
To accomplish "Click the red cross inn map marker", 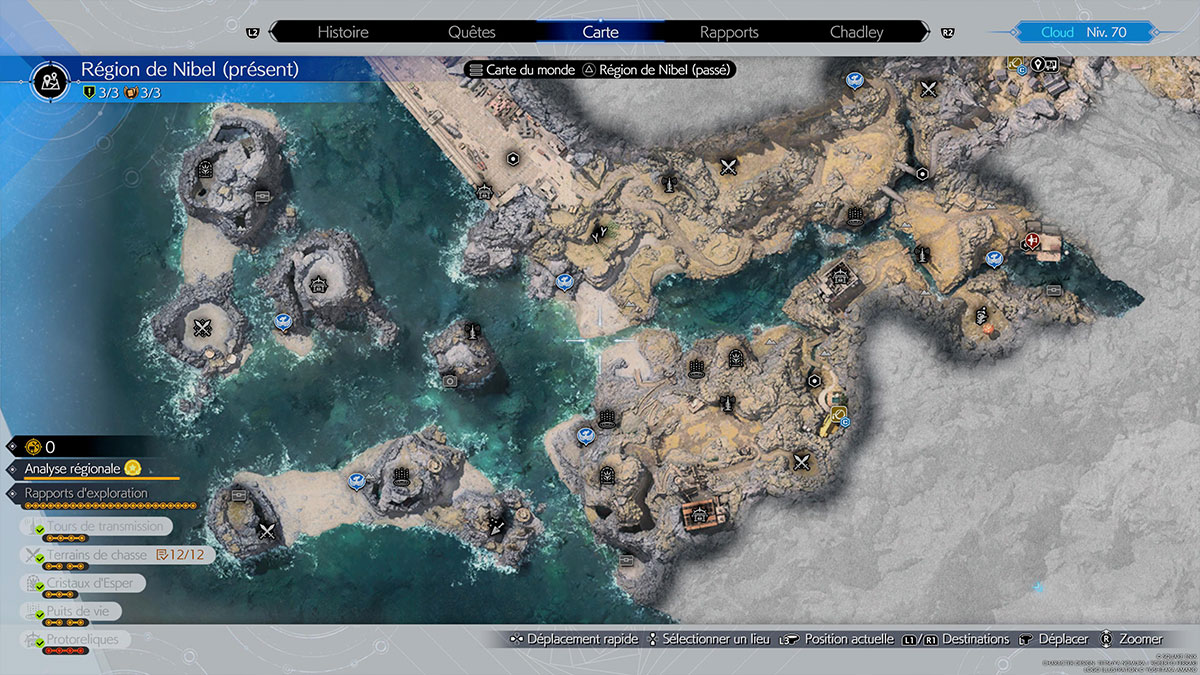I will click(1033, 241).
